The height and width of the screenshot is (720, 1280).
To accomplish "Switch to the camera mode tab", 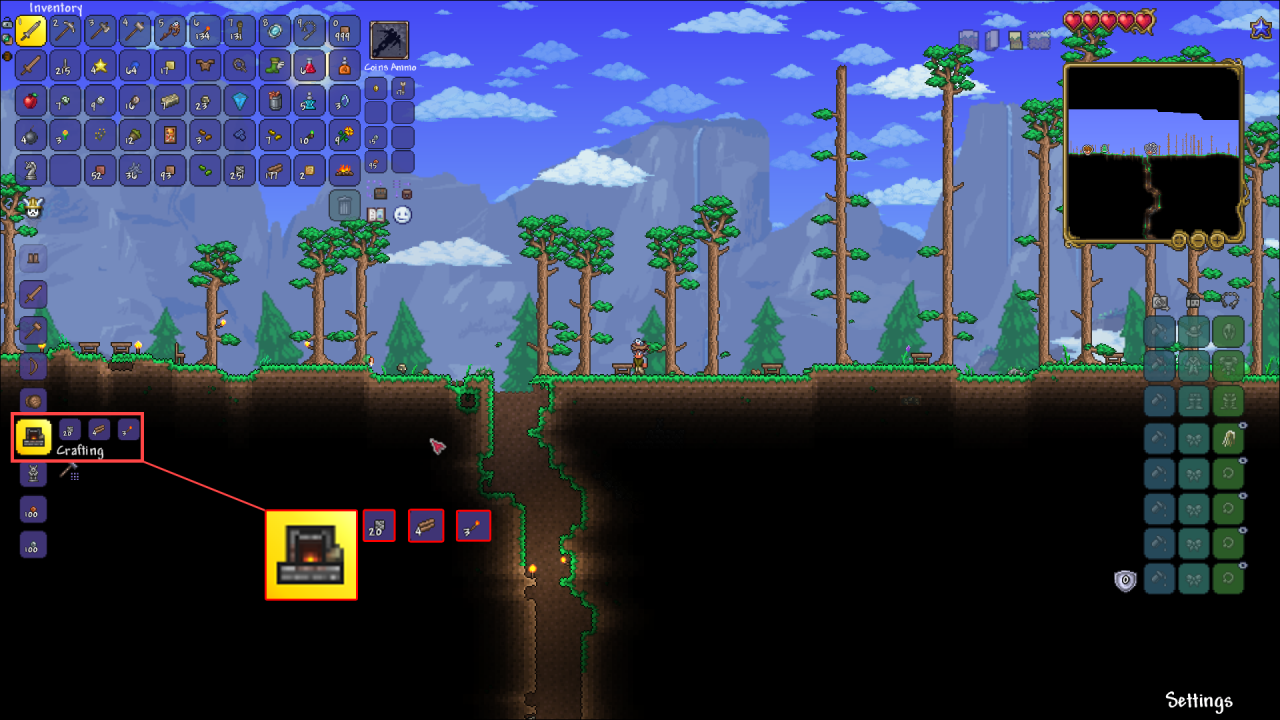I will coord(1159,302).
